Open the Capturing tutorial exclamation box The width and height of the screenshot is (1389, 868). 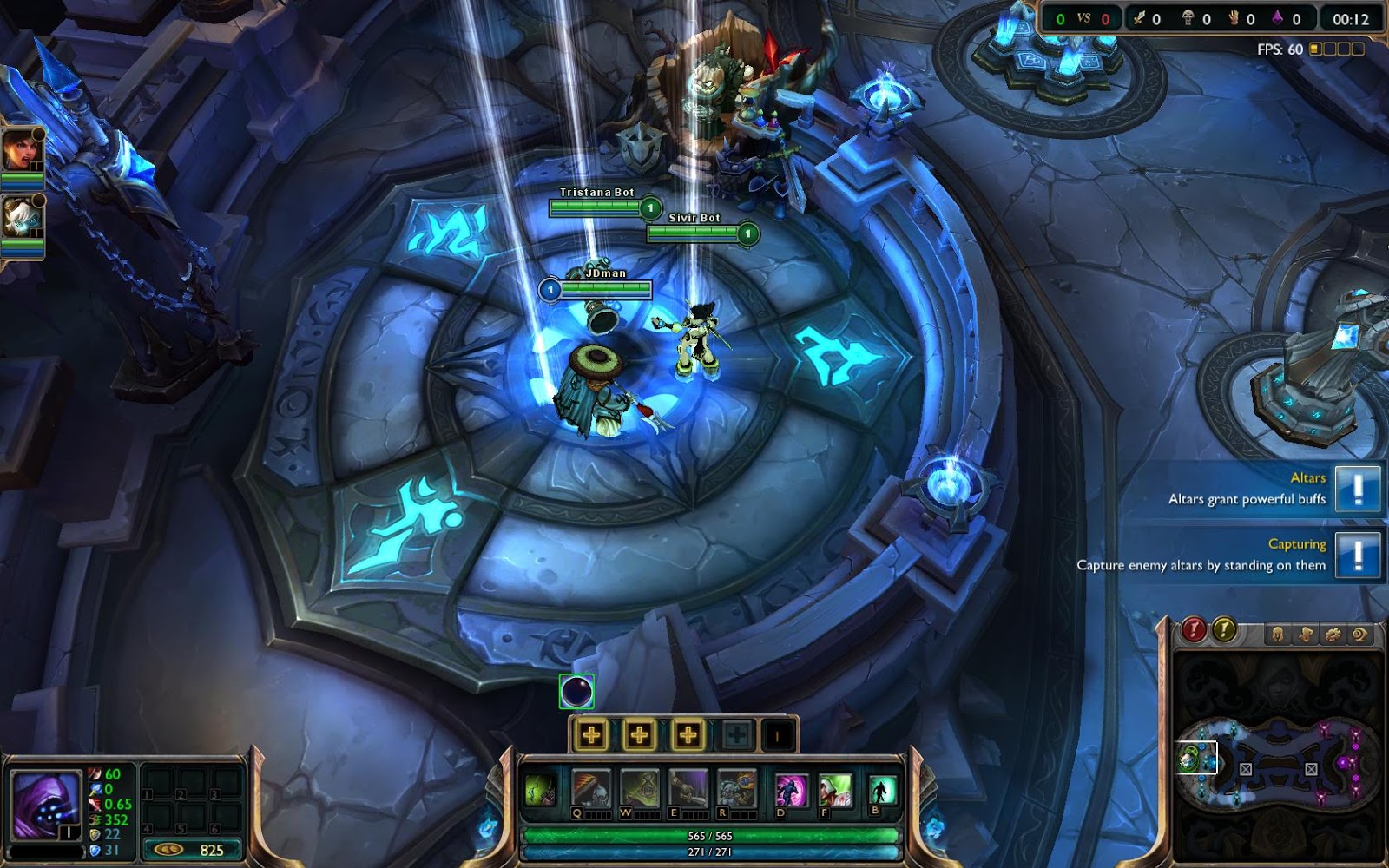point(1359,556)
